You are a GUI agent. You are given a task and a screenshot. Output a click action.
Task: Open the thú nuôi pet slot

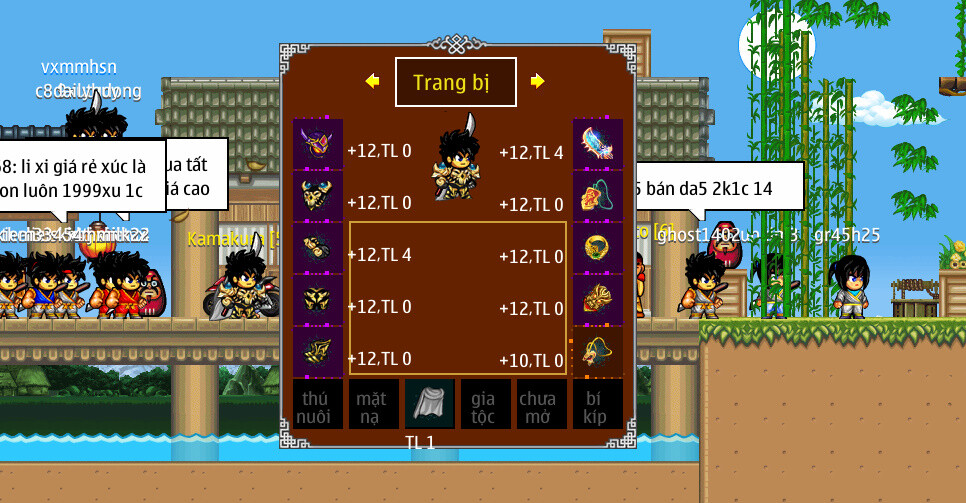[x=318, y=404]
